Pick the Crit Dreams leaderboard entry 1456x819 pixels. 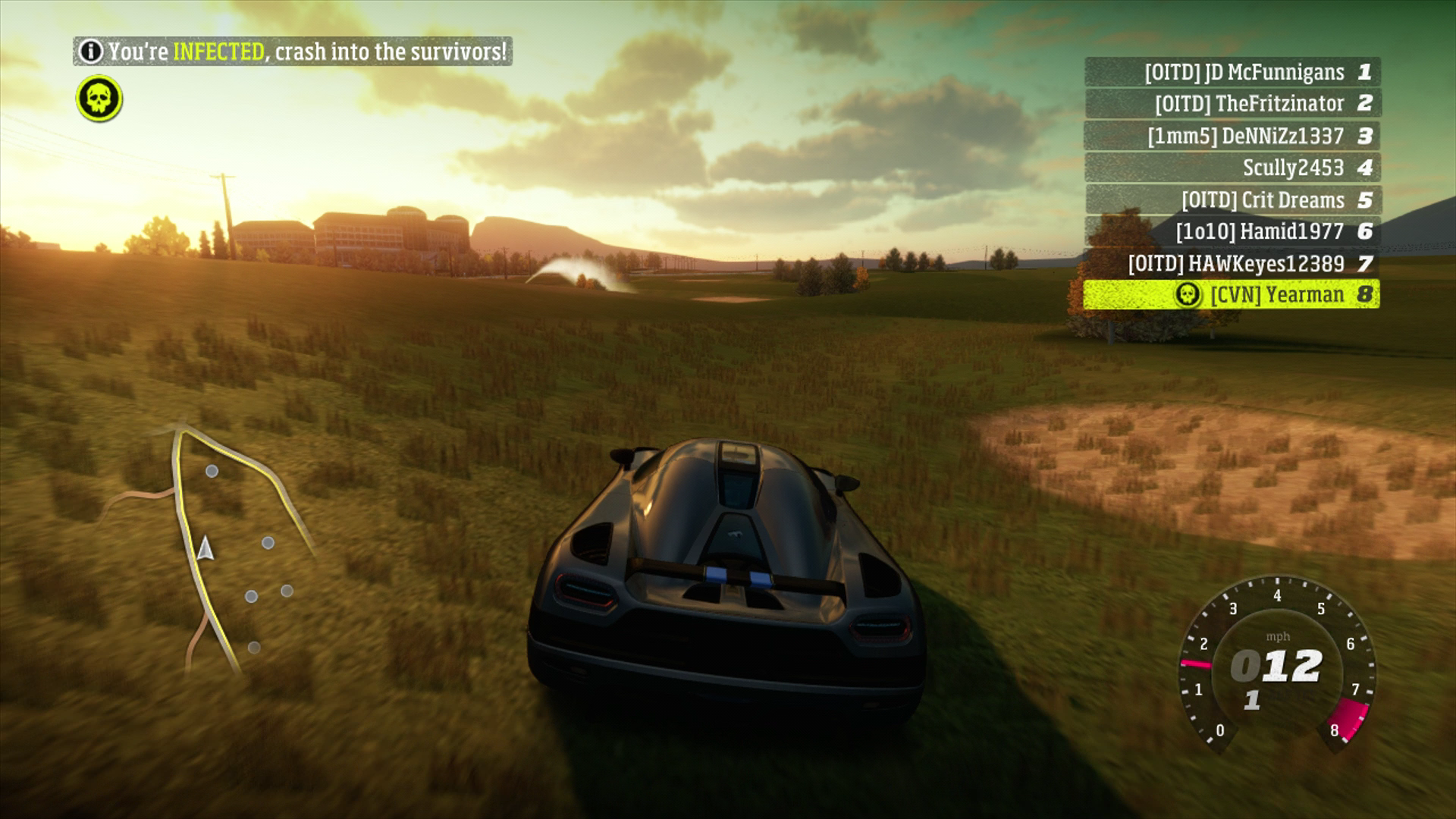(1232, 200)
